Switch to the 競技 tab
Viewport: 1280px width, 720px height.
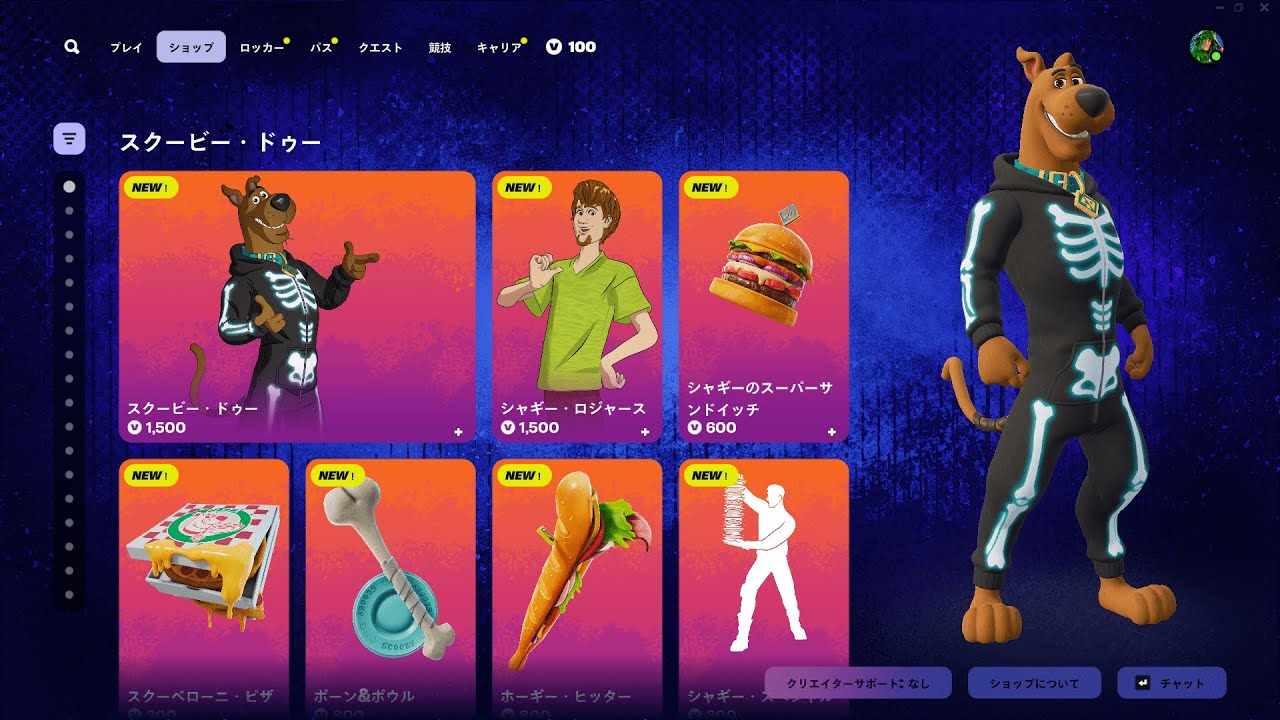click(440, 47)
